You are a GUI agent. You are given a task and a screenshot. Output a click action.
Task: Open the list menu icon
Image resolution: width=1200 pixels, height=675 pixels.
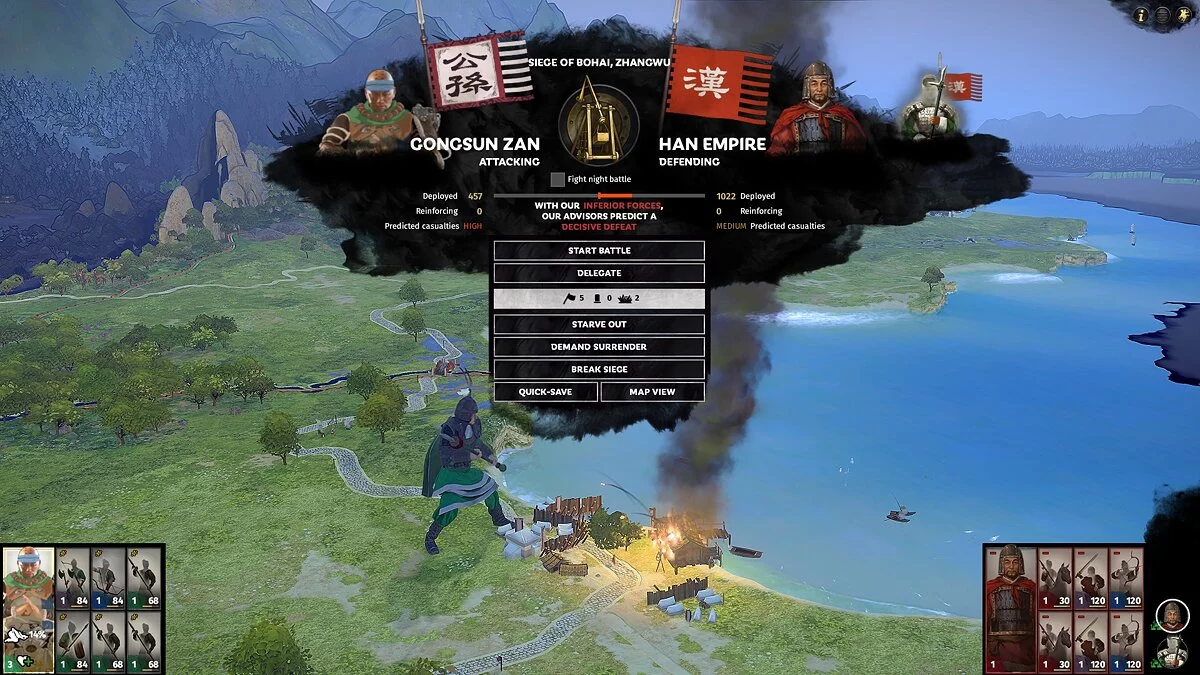click(x=1163, y=15)
